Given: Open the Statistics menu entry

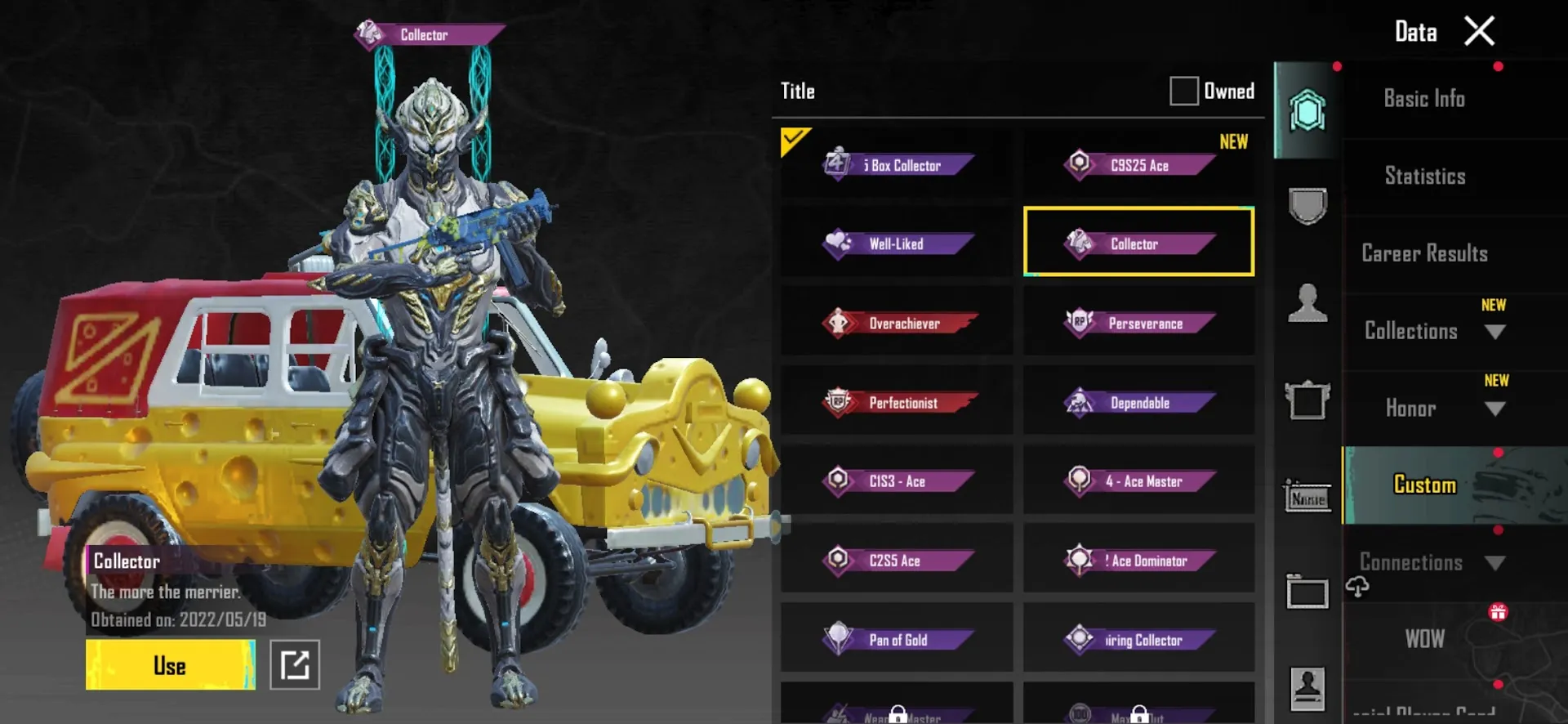Looking at the screenshot, I should click(1424, 176).
